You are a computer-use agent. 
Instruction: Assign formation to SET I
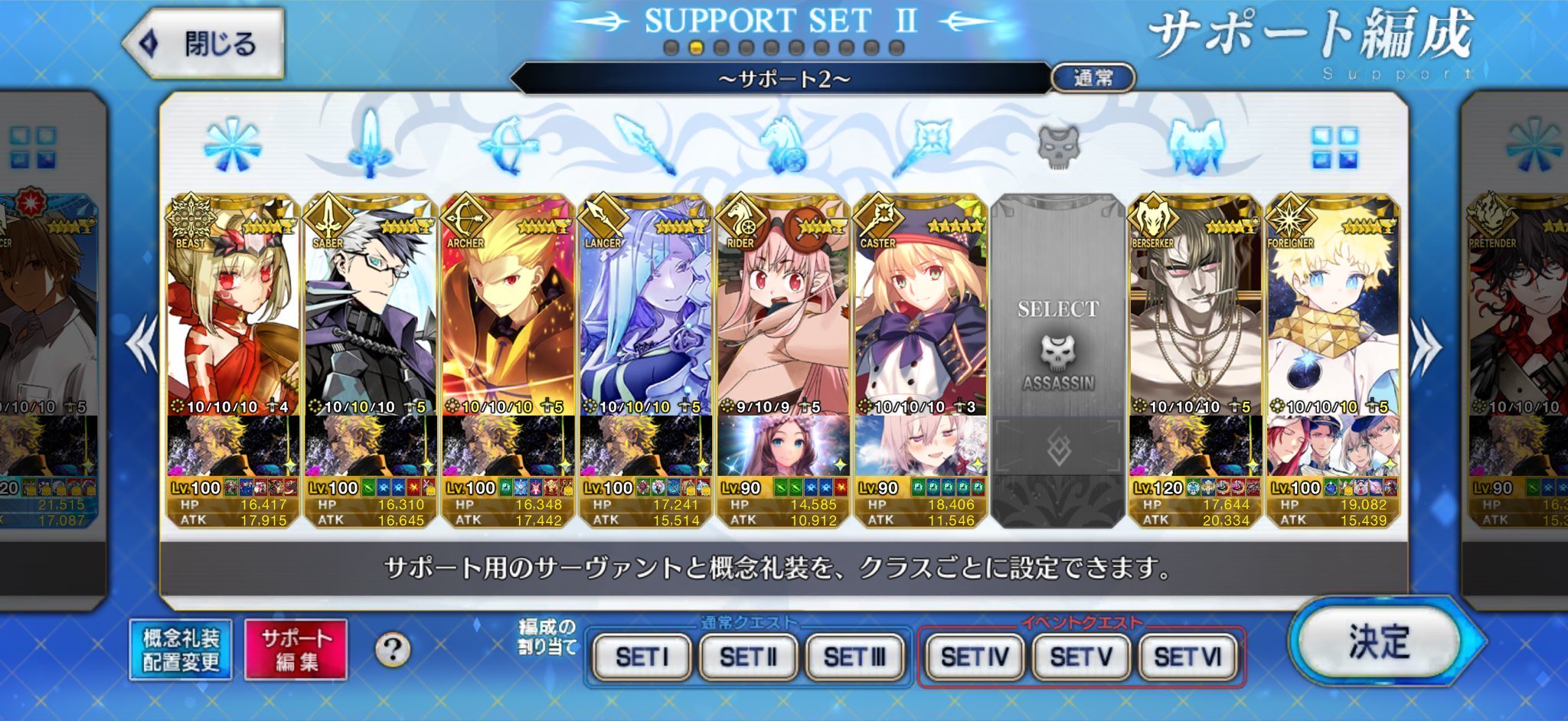[x=642, y=657]
